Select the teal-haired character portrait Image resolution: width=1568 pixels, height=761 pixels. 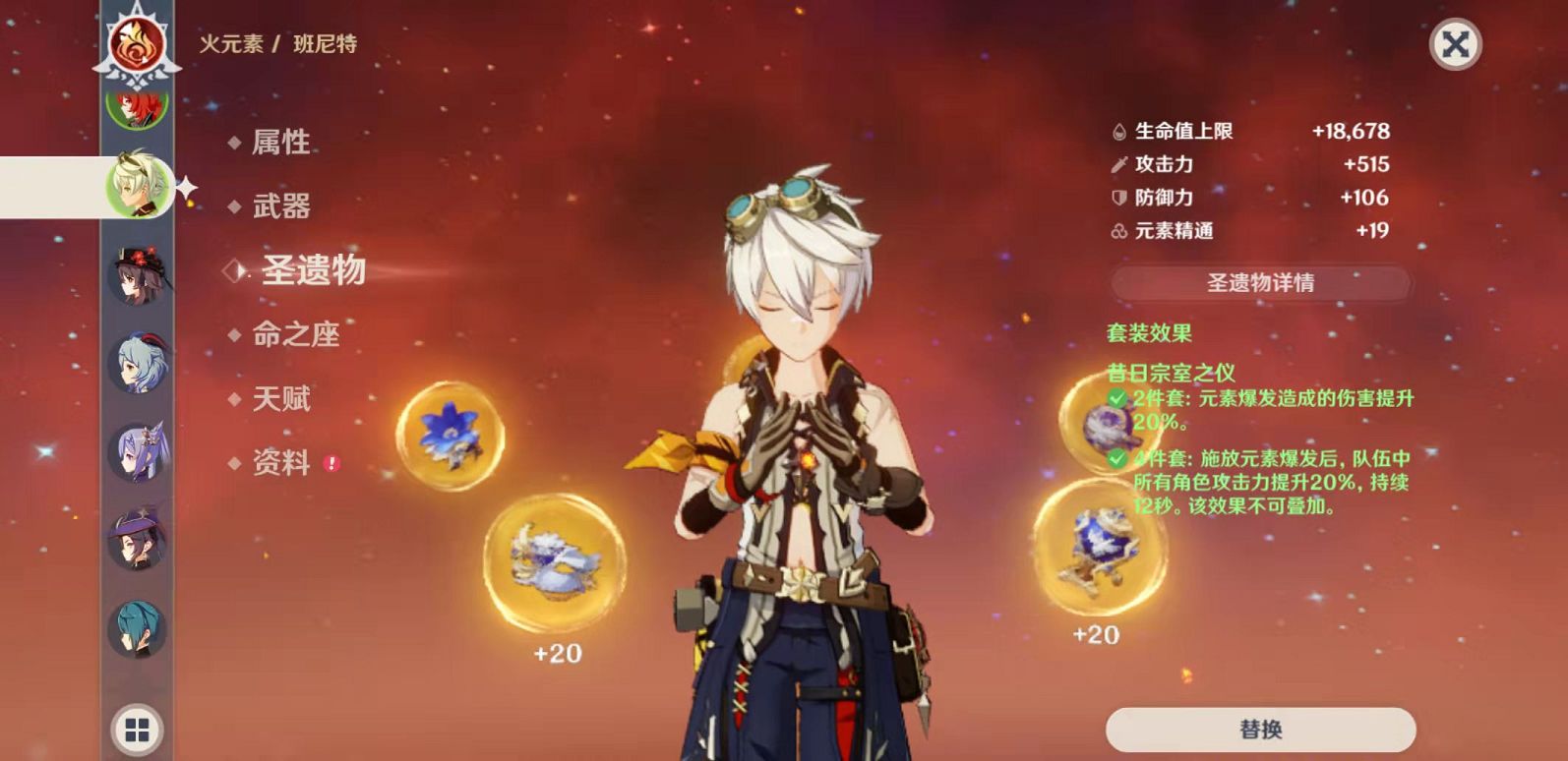[x=138, y=629]
